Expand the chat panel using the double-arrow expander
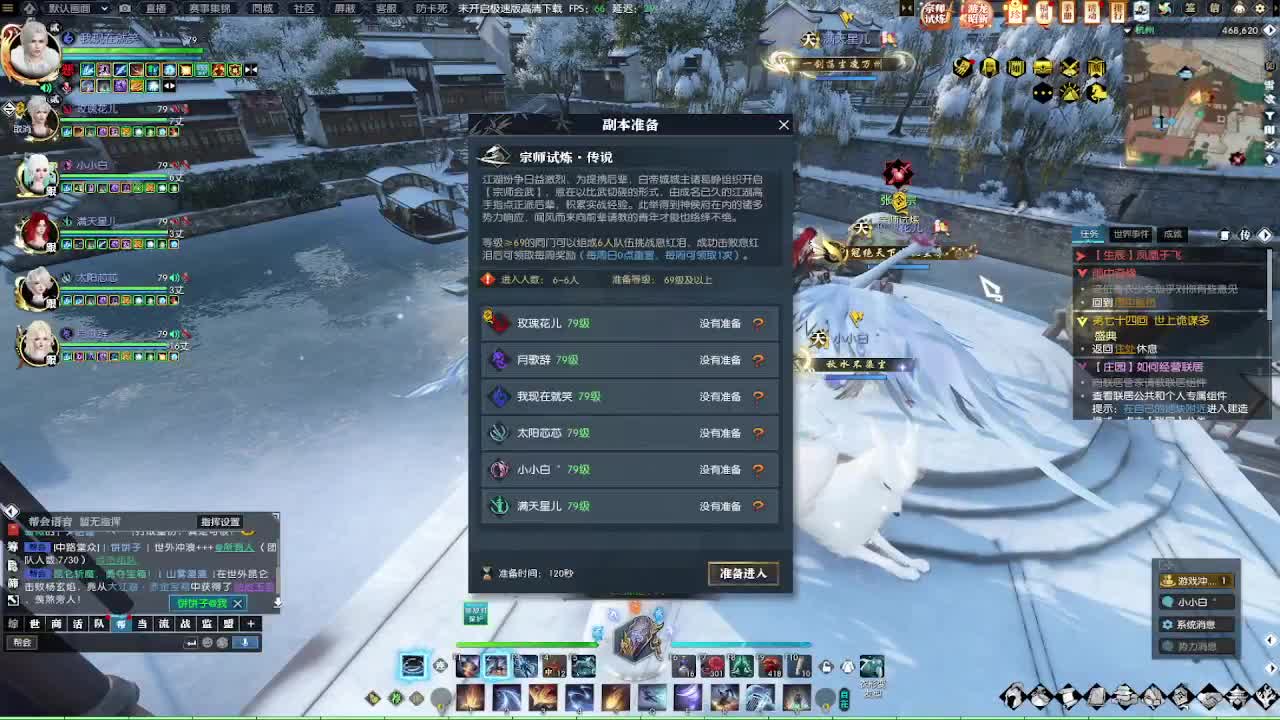Viewport: 1280px width, 720px height. 13,599
